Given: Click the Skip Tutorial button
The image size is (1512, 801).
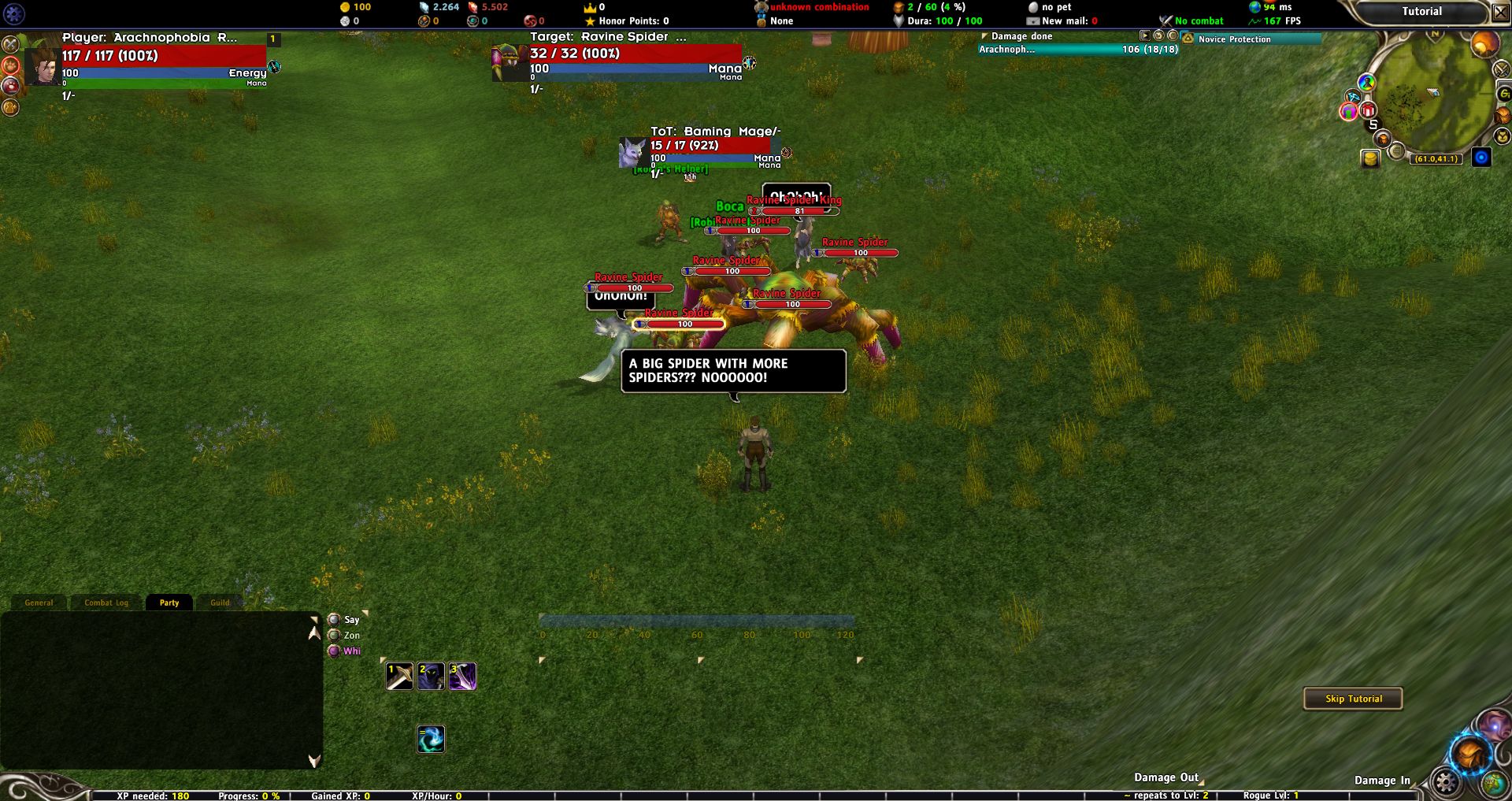Looking at the screenshot, I should point(1353,699).
